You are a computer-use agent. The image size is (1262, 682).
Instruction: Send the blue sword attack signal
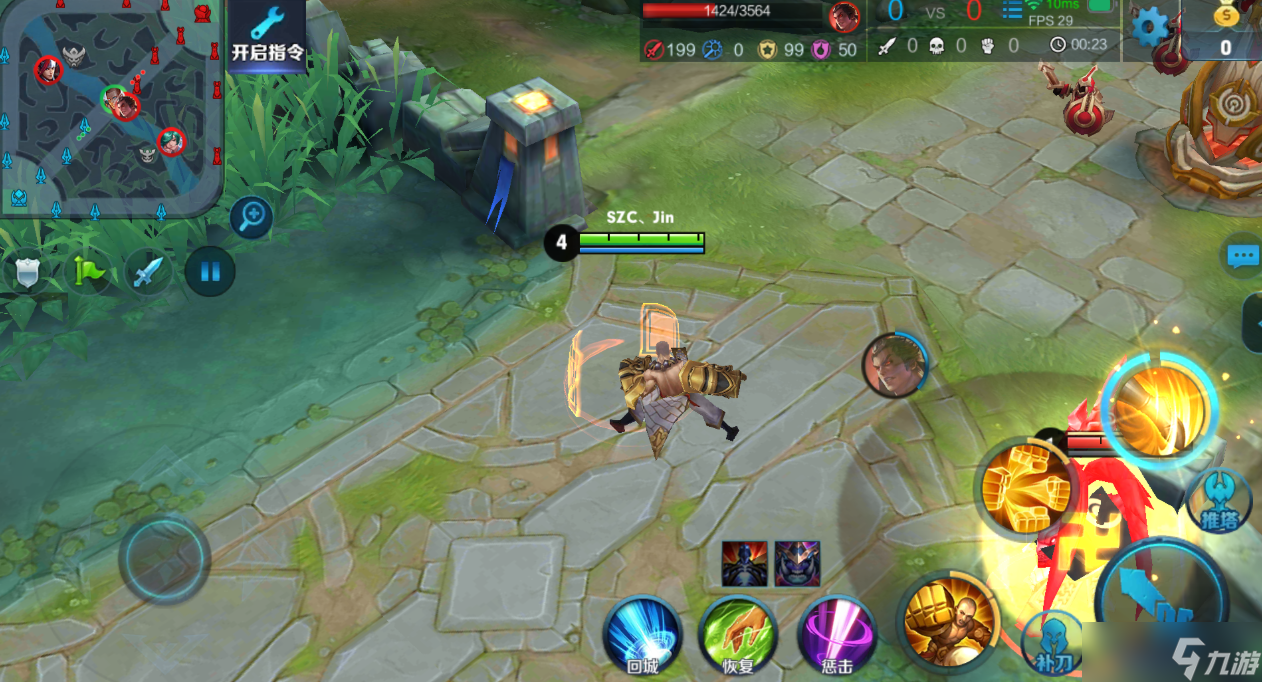tap(148, 271)
